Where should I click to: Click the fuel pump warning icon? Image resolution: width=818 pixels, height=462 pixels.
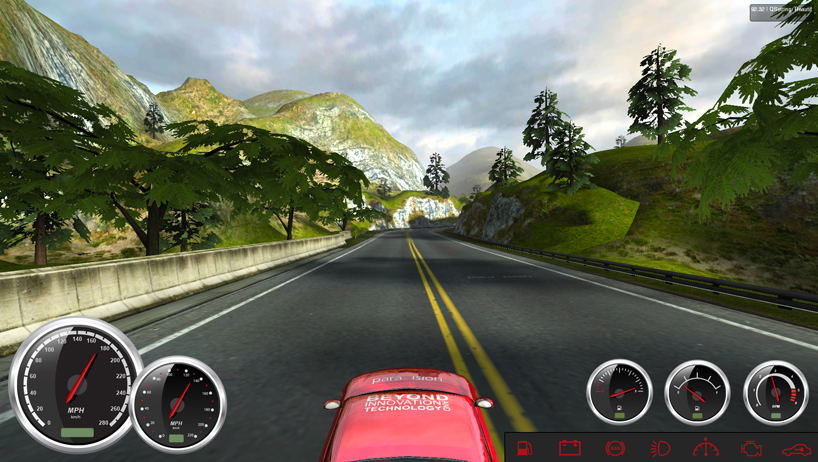pos(525,448)
